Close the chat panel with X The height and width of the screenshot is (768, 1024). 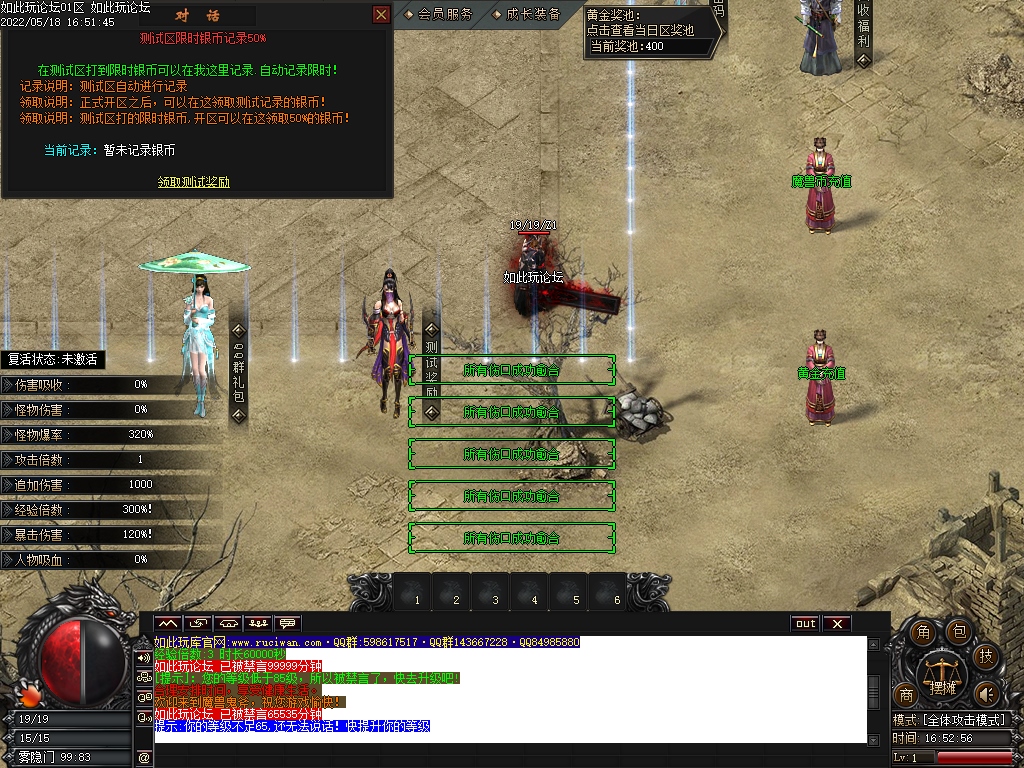tap(837, 624)
